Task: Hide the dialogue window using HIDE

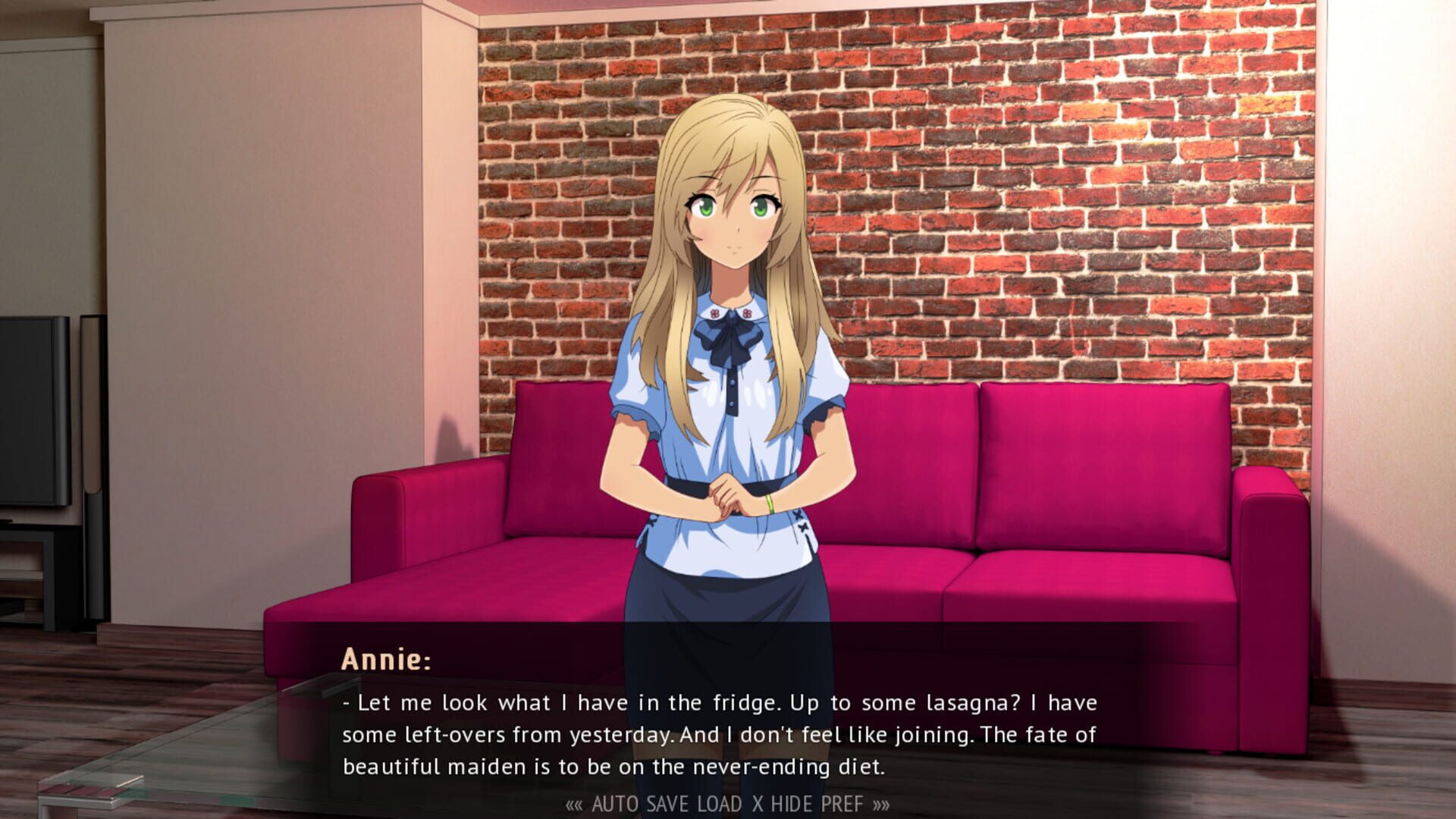Action: tap(792, 802)
